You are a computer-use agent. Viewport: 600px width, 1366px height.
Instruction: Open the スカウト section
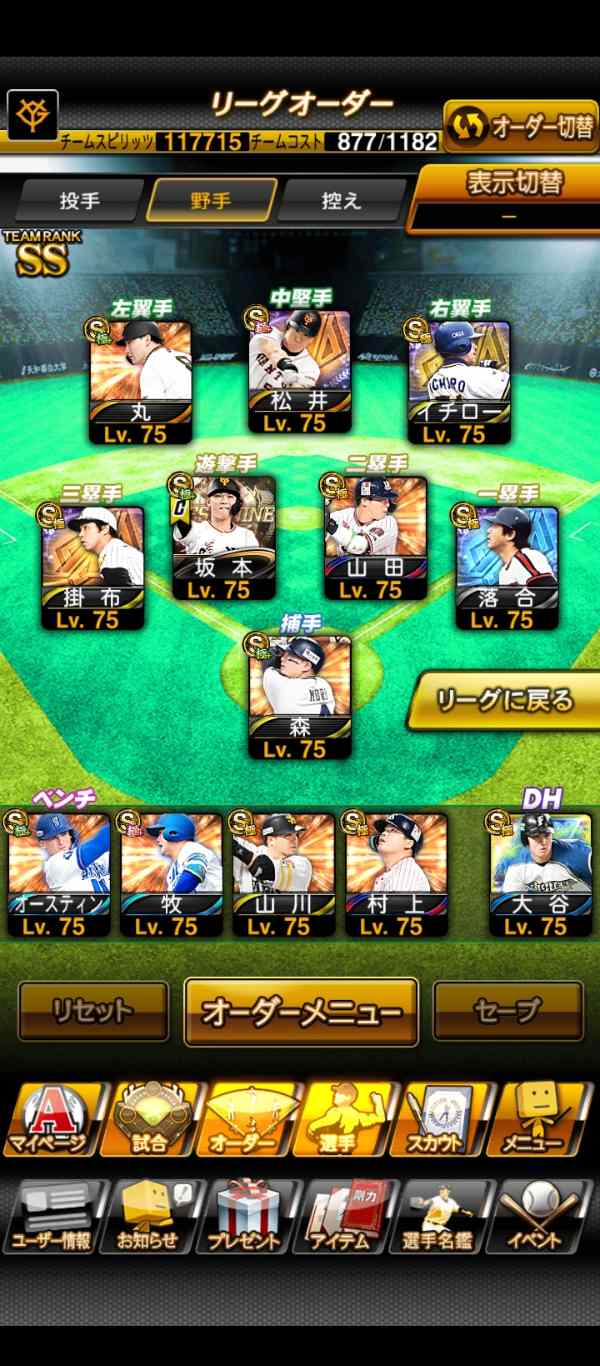(448, 1120)
